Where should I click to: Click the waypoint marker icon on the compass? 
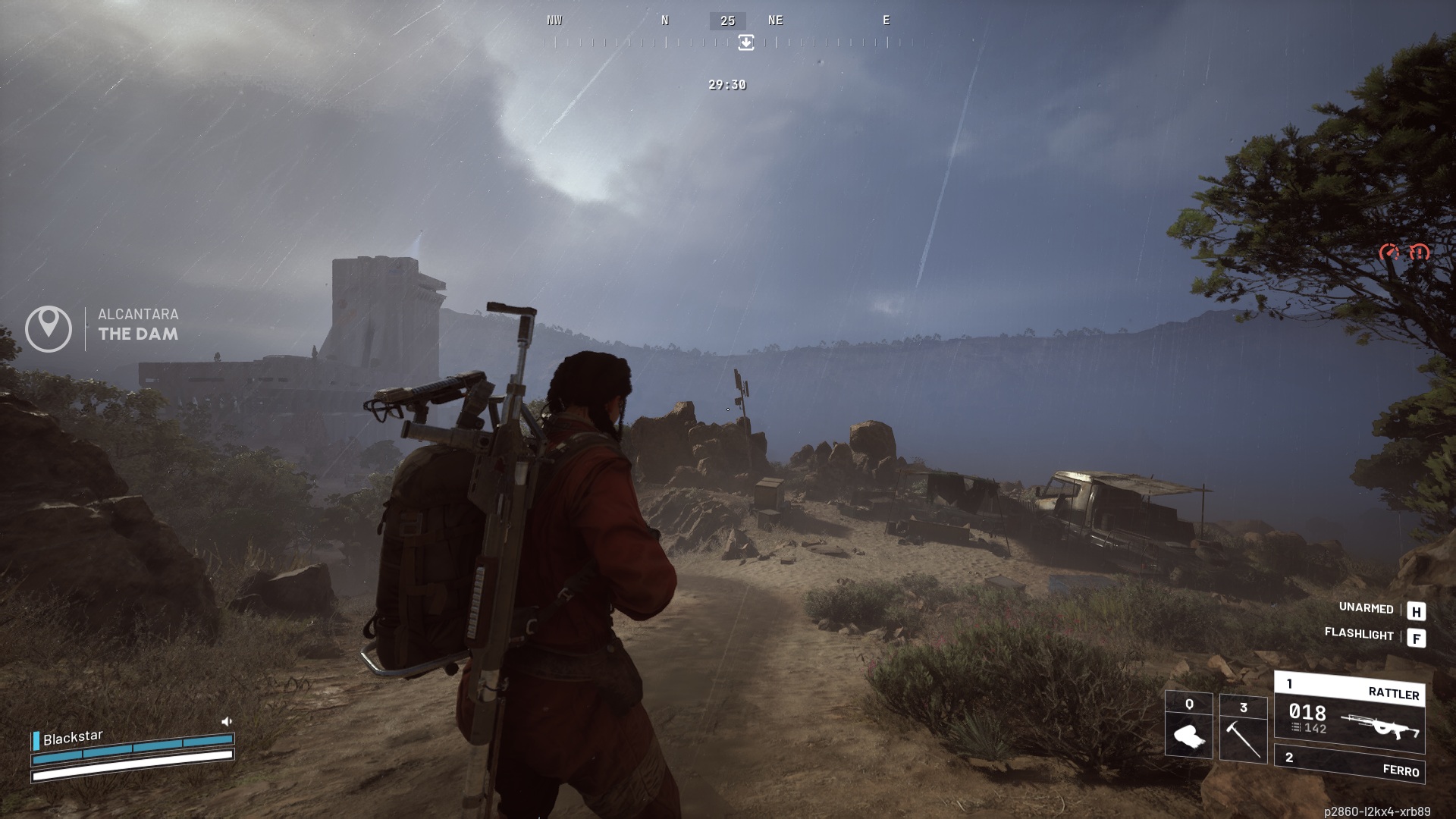pos(746,43)
